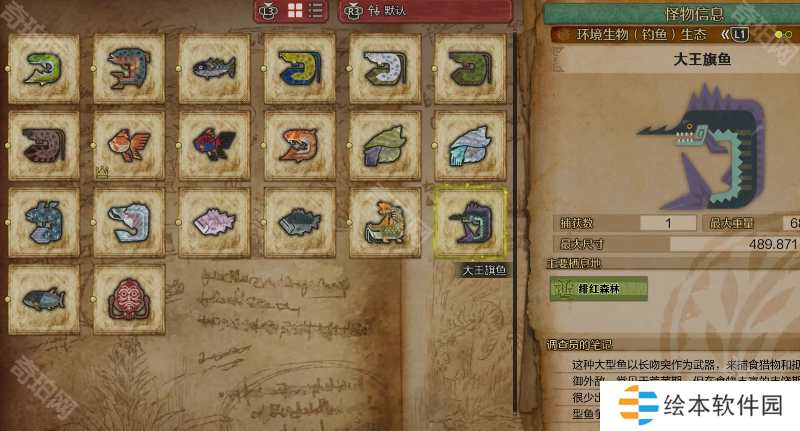
Task: Pick the red and black goldfish tile
Action: point(214,145)
